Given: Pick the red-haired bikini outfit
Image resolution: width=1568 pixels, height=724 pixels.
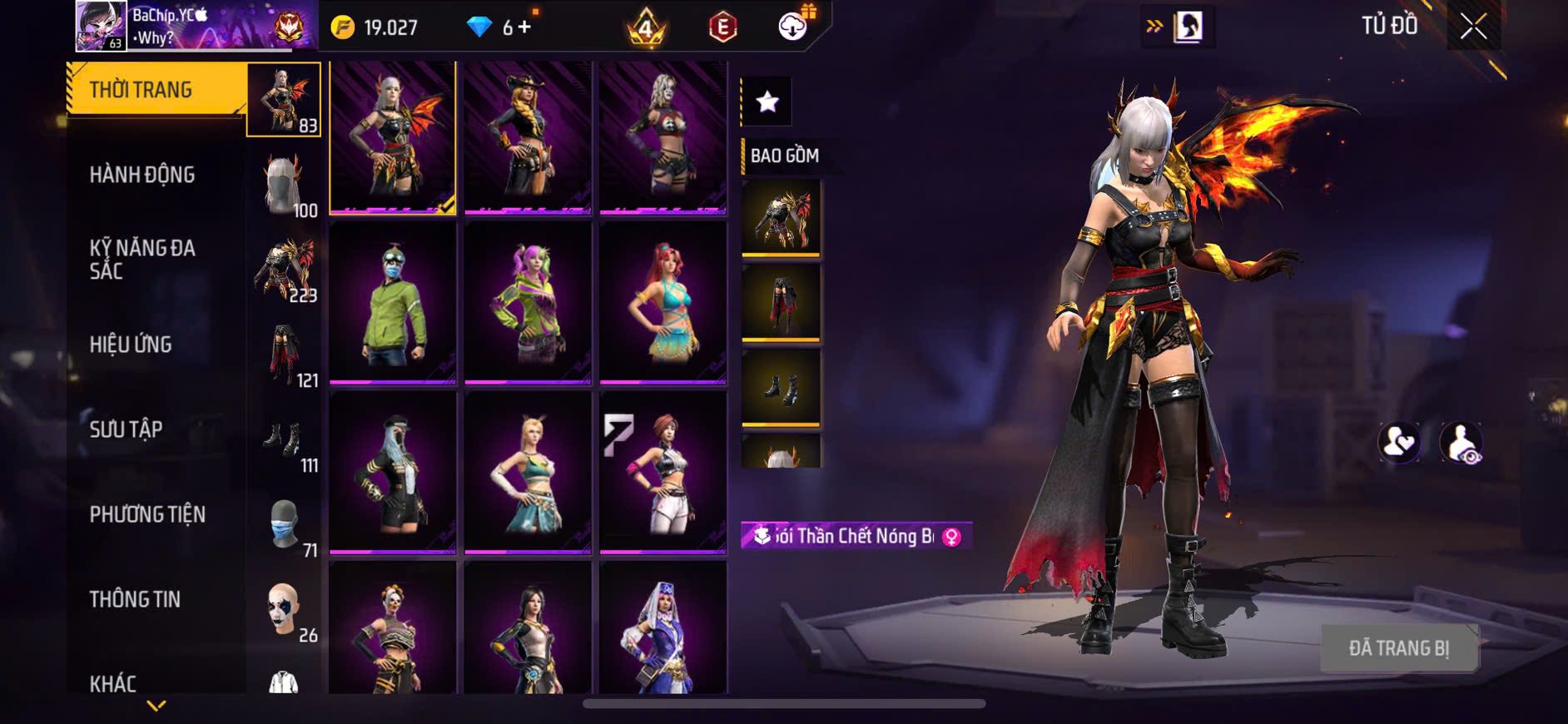Looking at the screenshot, I should [662, 304].
